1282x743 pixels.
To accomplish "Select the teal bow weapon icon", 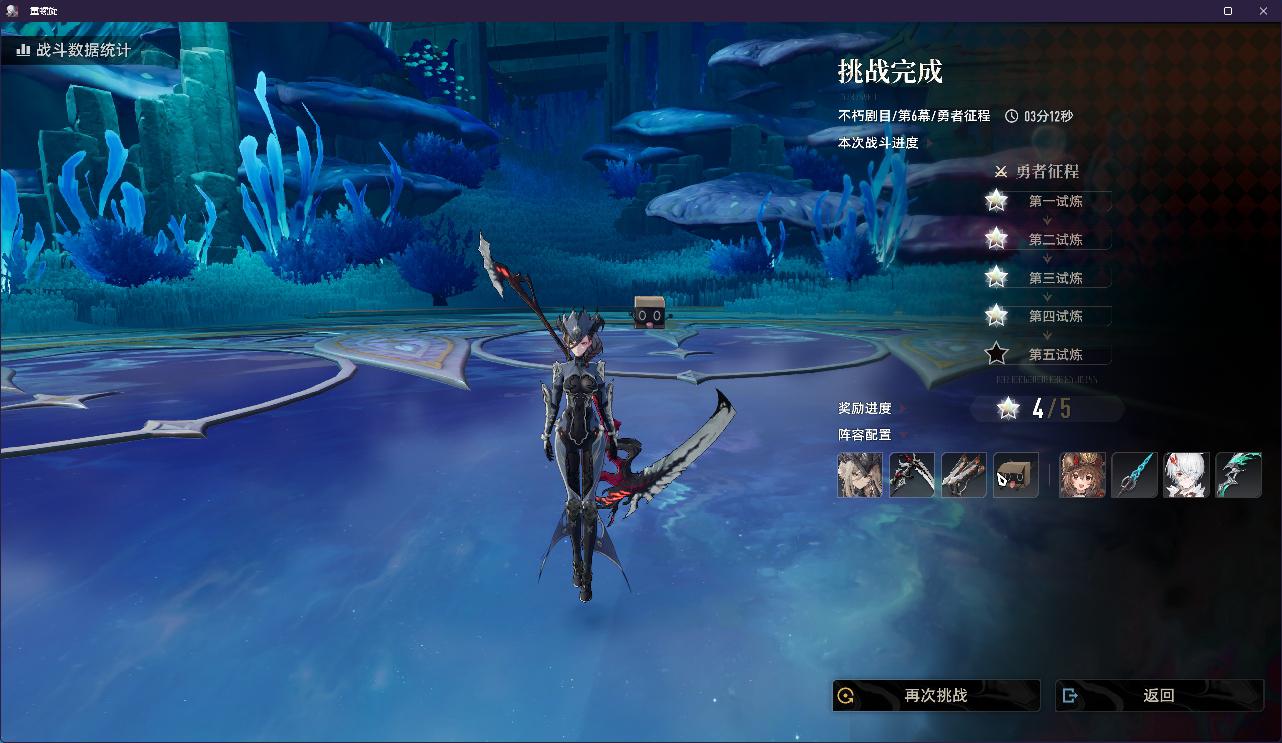I will [1238, 475].
